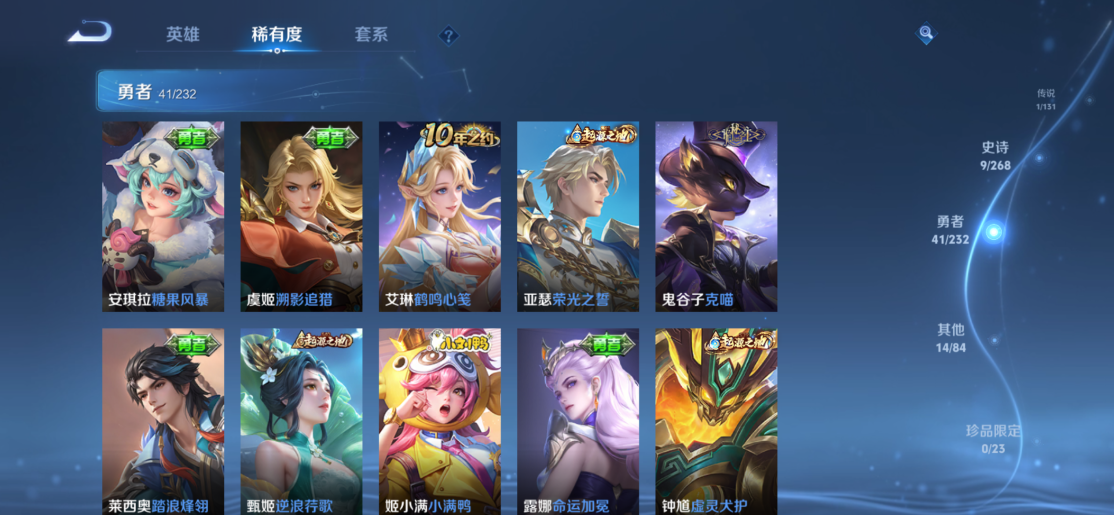Pick the 亚瑟 荣光之誓 skin card
The image size is (1114, 515).
(578, 216)
